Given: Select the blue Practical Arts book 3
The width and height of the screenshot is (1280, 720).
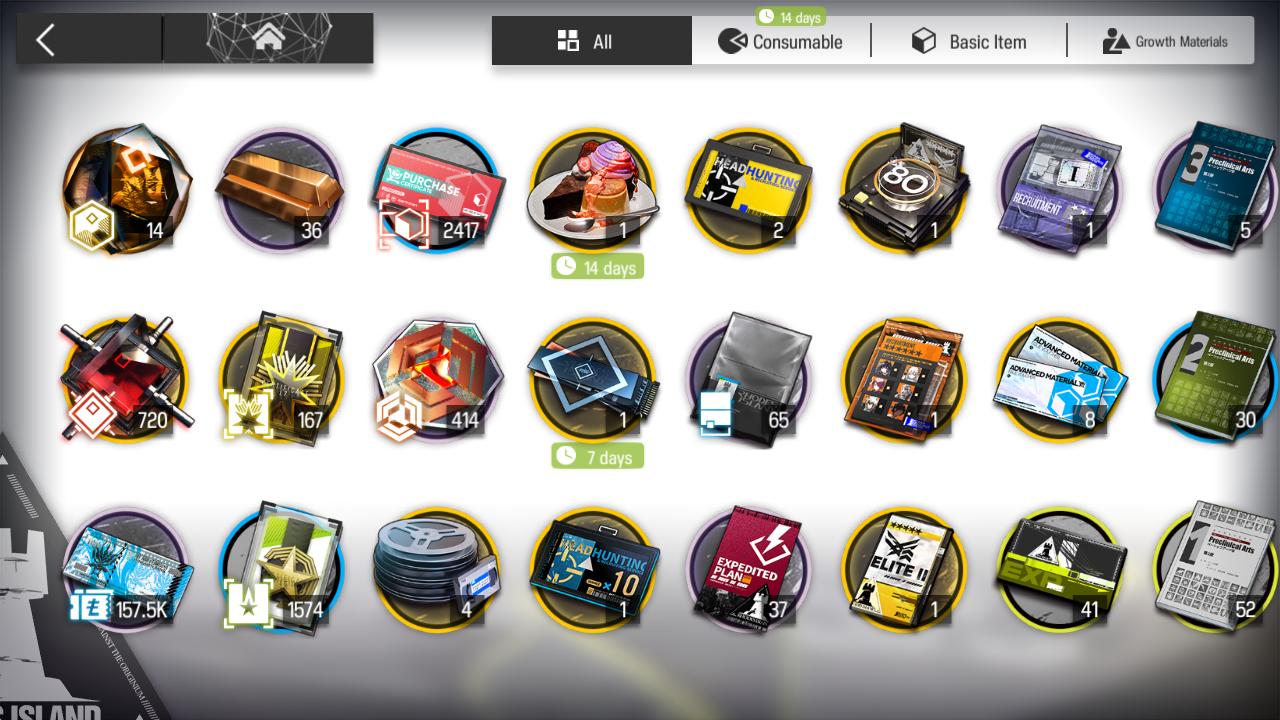Looking at the screenshot, I should [x=1215, y=190].
